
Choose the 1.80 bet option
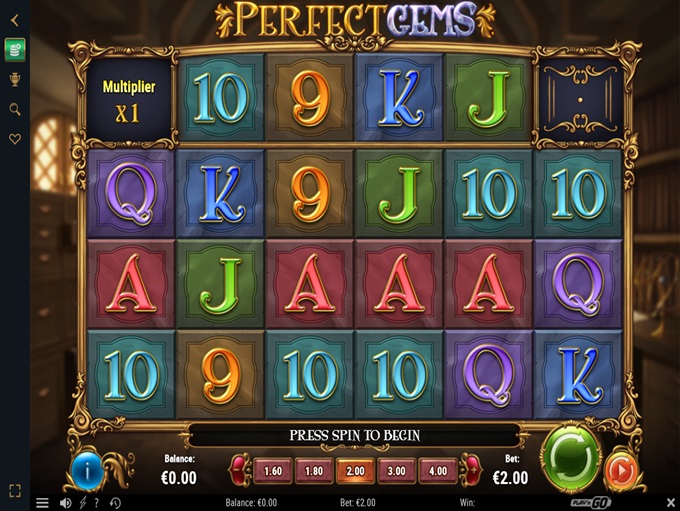click(x=314, y=470)
